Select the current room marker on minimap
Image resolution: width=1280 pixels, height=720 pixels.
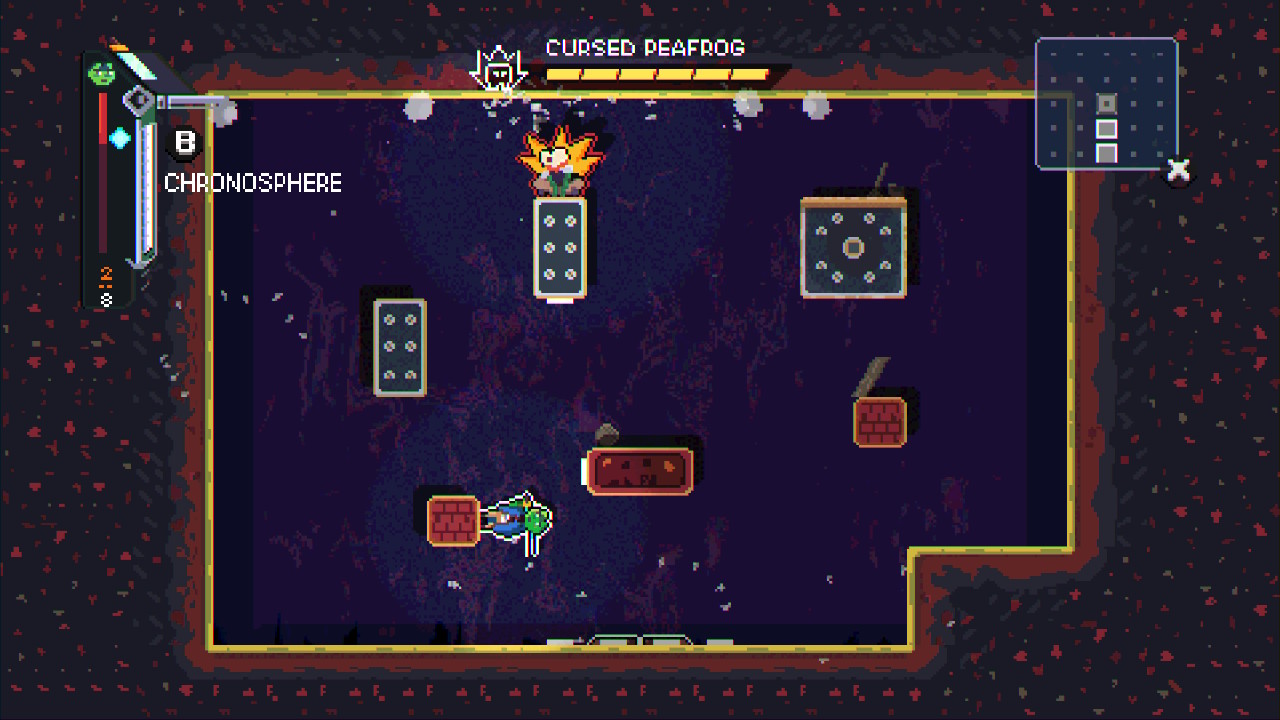click(1106, 103)
